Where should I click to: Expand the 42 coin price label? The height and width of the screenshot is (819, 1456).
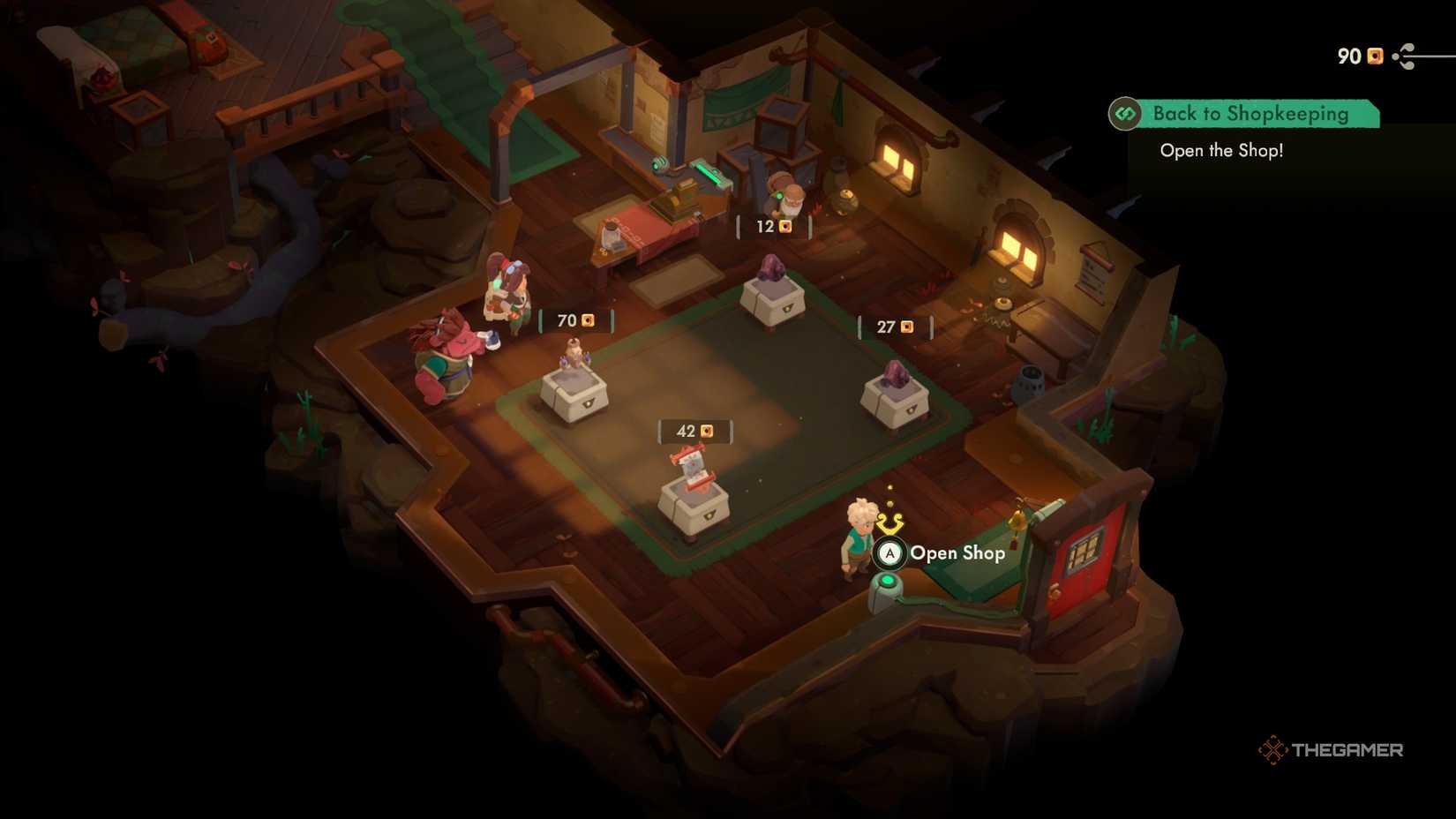coord(694,431)
